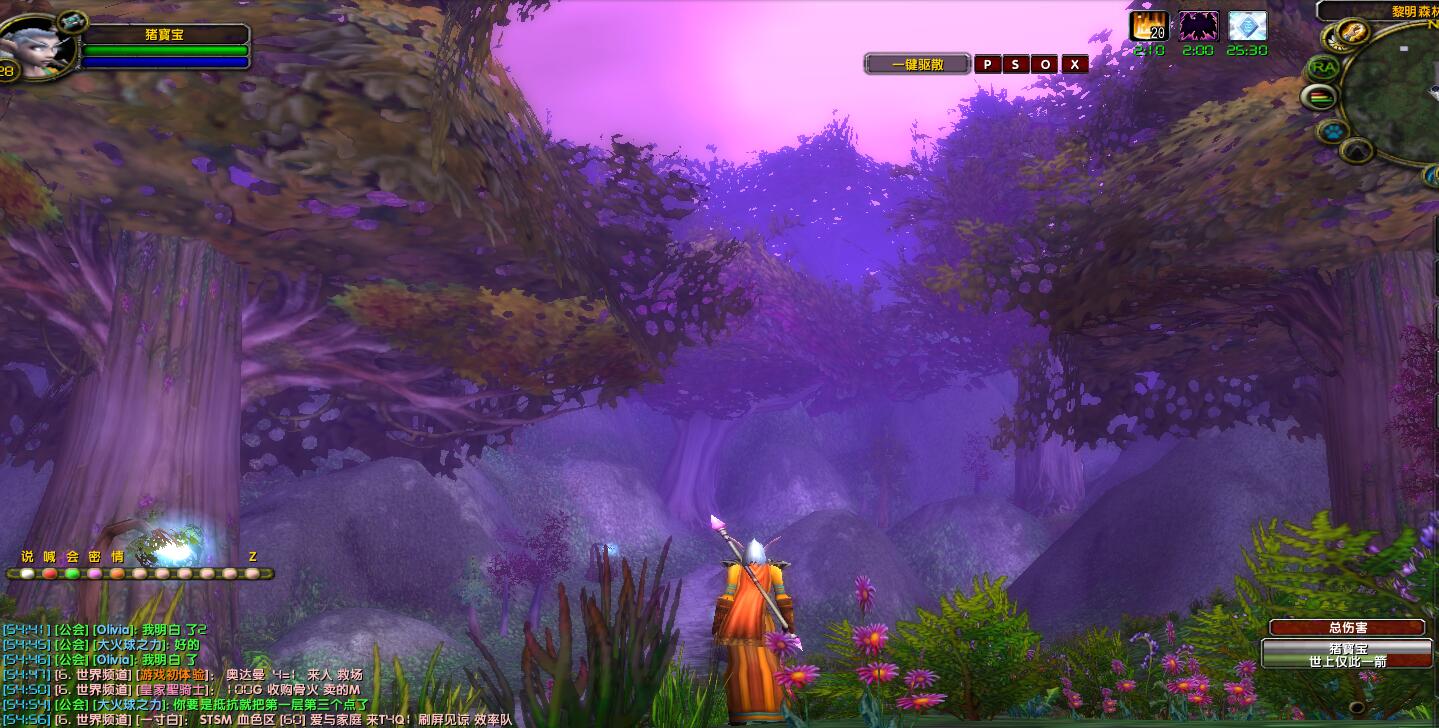Select the 猪寶宝 row in the damage meter
1439x728 pixels.
(1346, 654)
